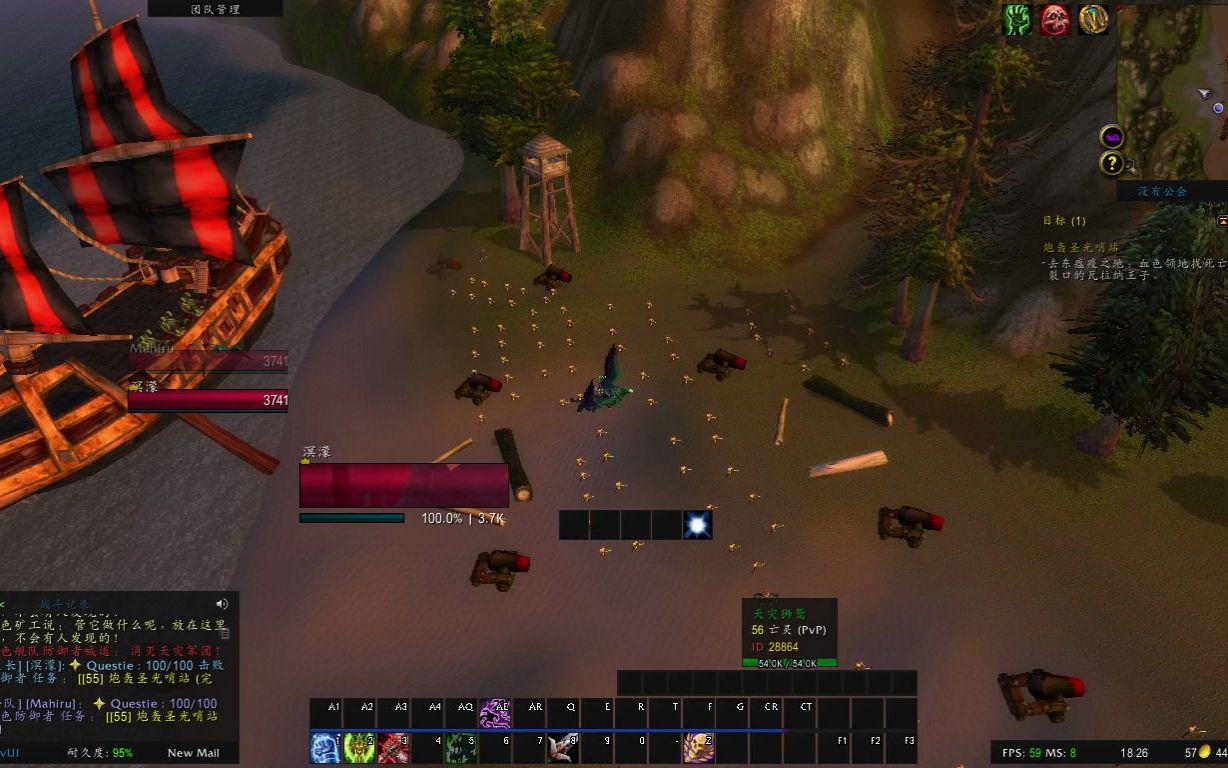Screen dimensions: 1228x768
Task: Activate the green demon face ability
Action: [360, 748]
